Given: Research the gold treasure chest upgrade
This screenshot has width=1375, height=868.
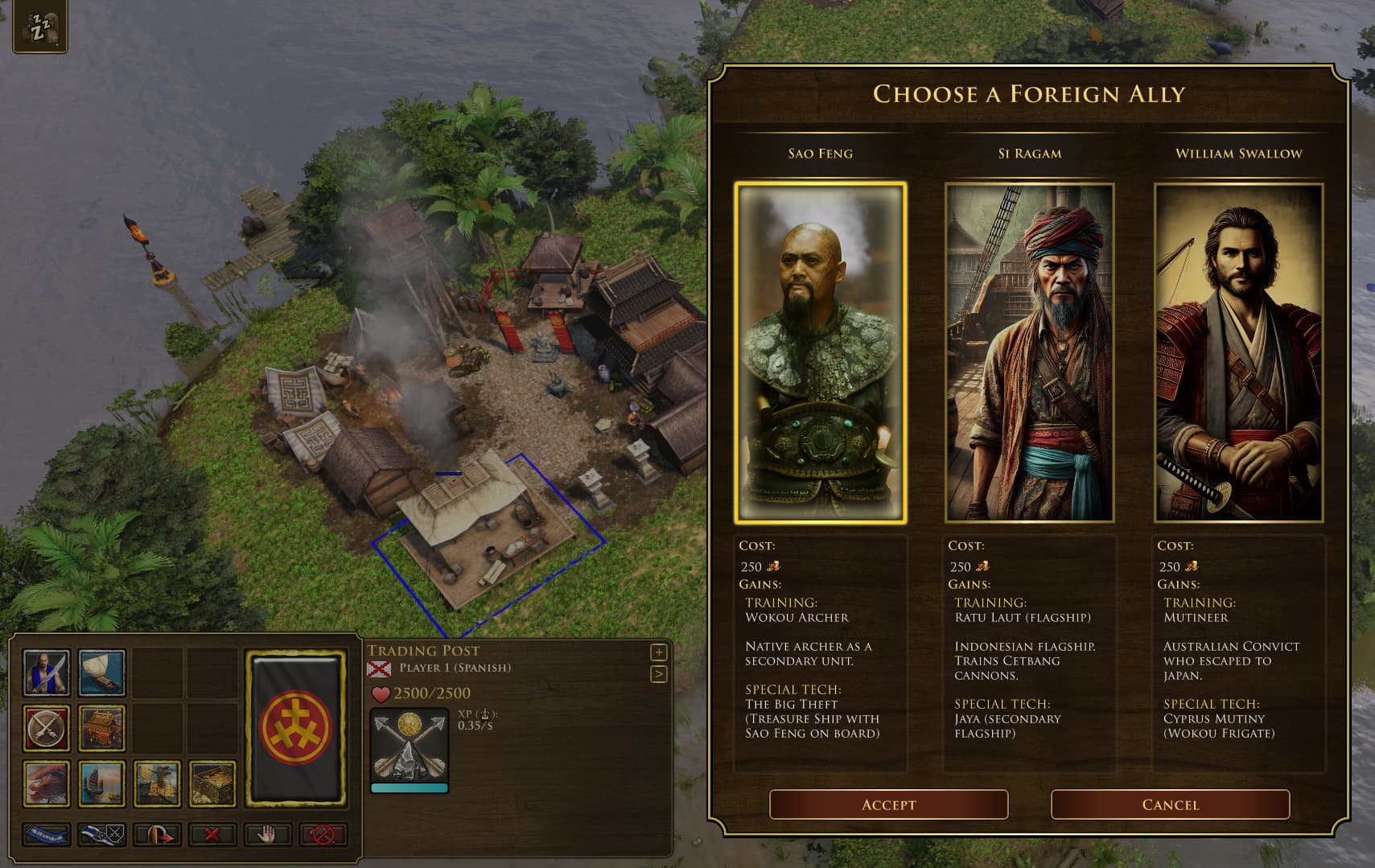Looking at the screenshot, I should pyautogui.click(x=212, y=784).
